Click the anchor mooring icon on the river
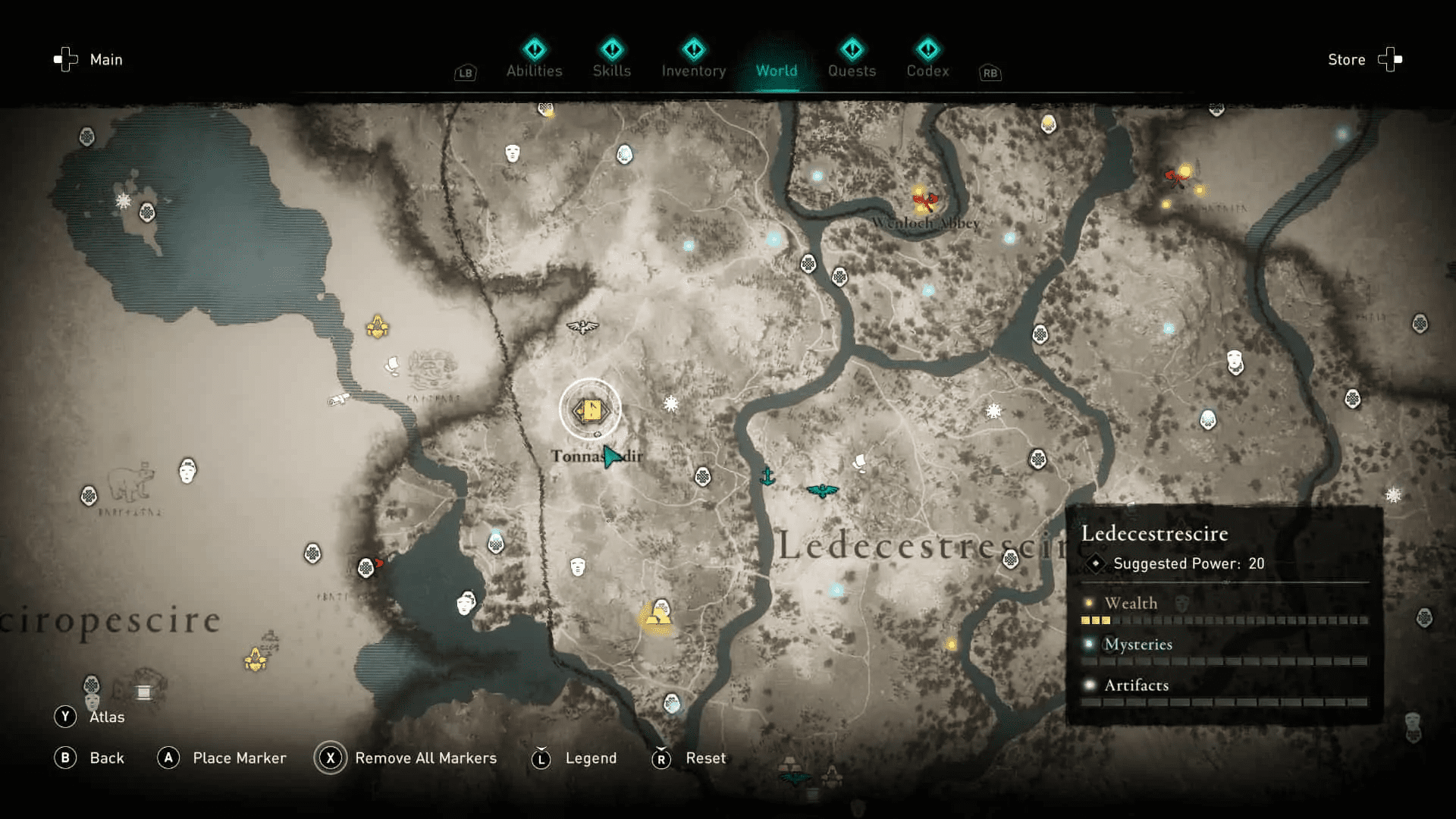 pyautogui.click(x=768, y=475)
